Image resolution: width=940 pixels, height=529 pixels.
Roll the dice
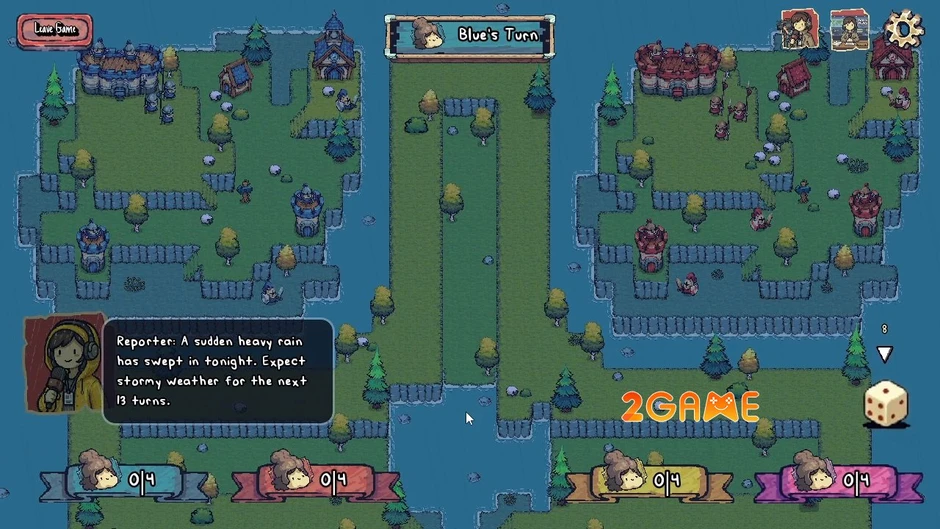point(885,404)
